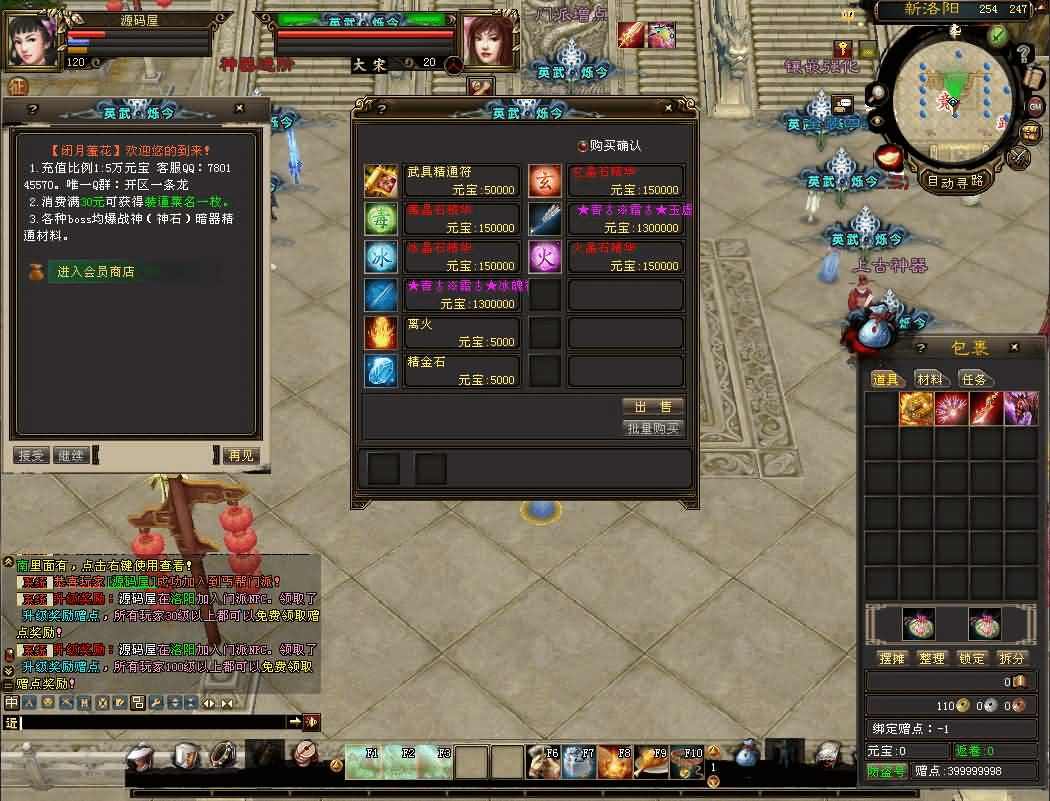Click the 再见 goodbye button
Screen dimensions: 1050x801
pos(241,455)
